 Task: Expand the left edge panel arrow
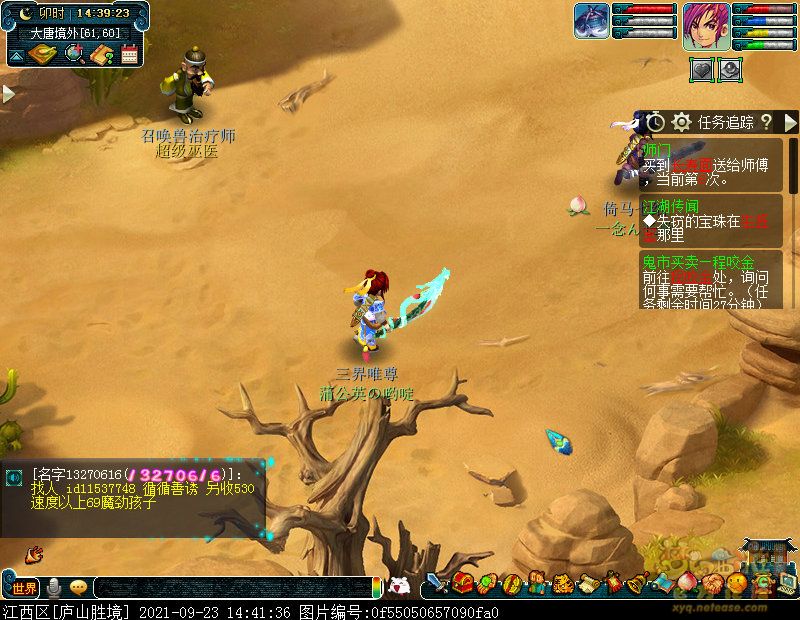tap(8, 94)
